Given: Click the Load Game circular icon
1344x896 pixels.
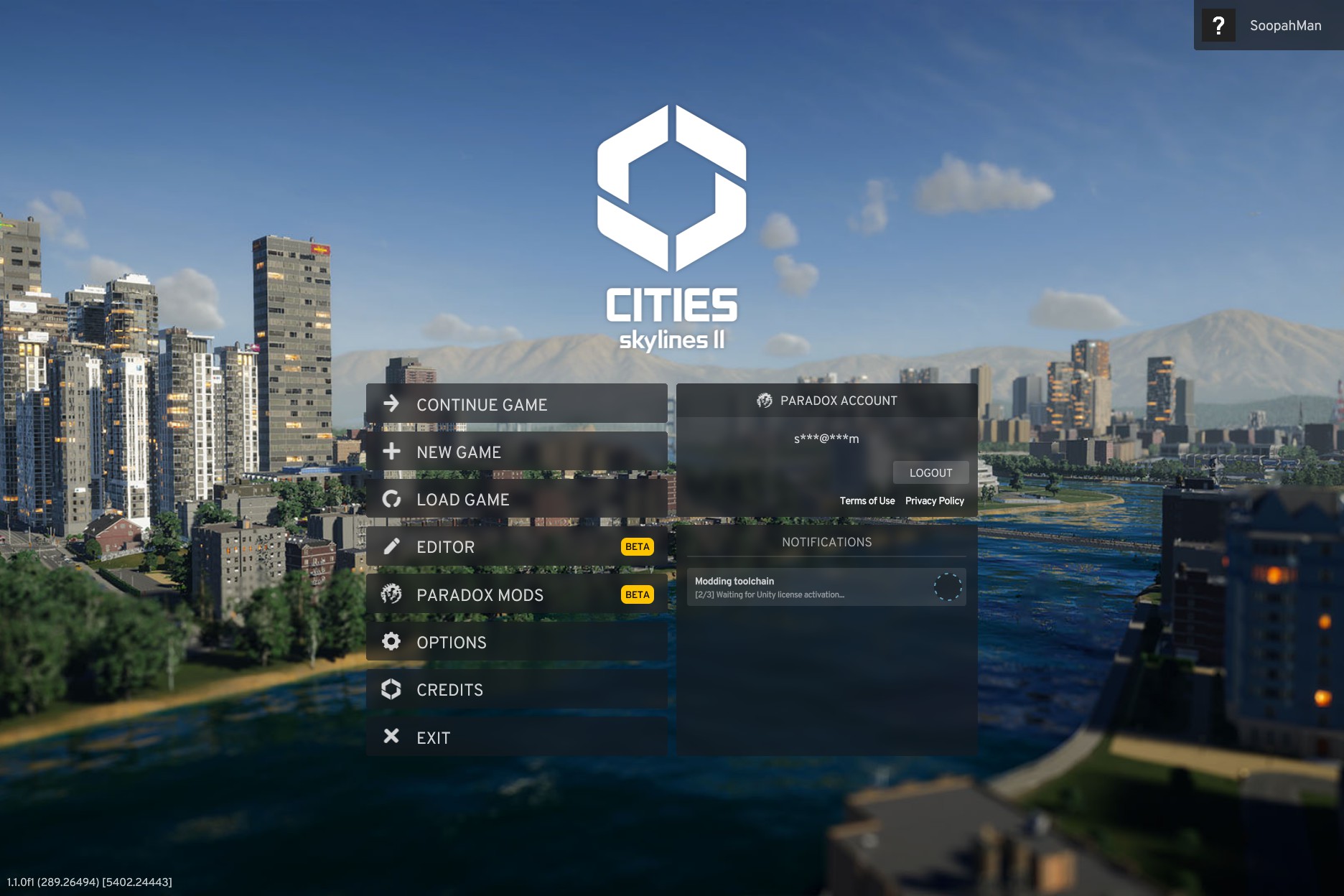Looking at the screenshot, I should (x=392, y=499).
